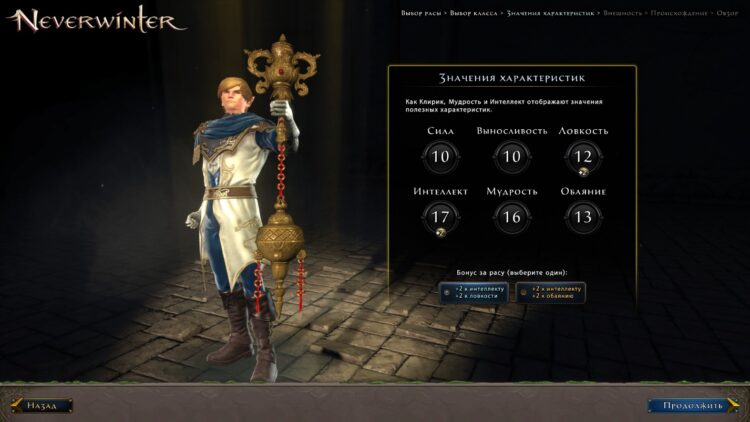This screenshot has width=750, height=422.
Task: Click the Продолжить button to continue
Action: (690, 405)
